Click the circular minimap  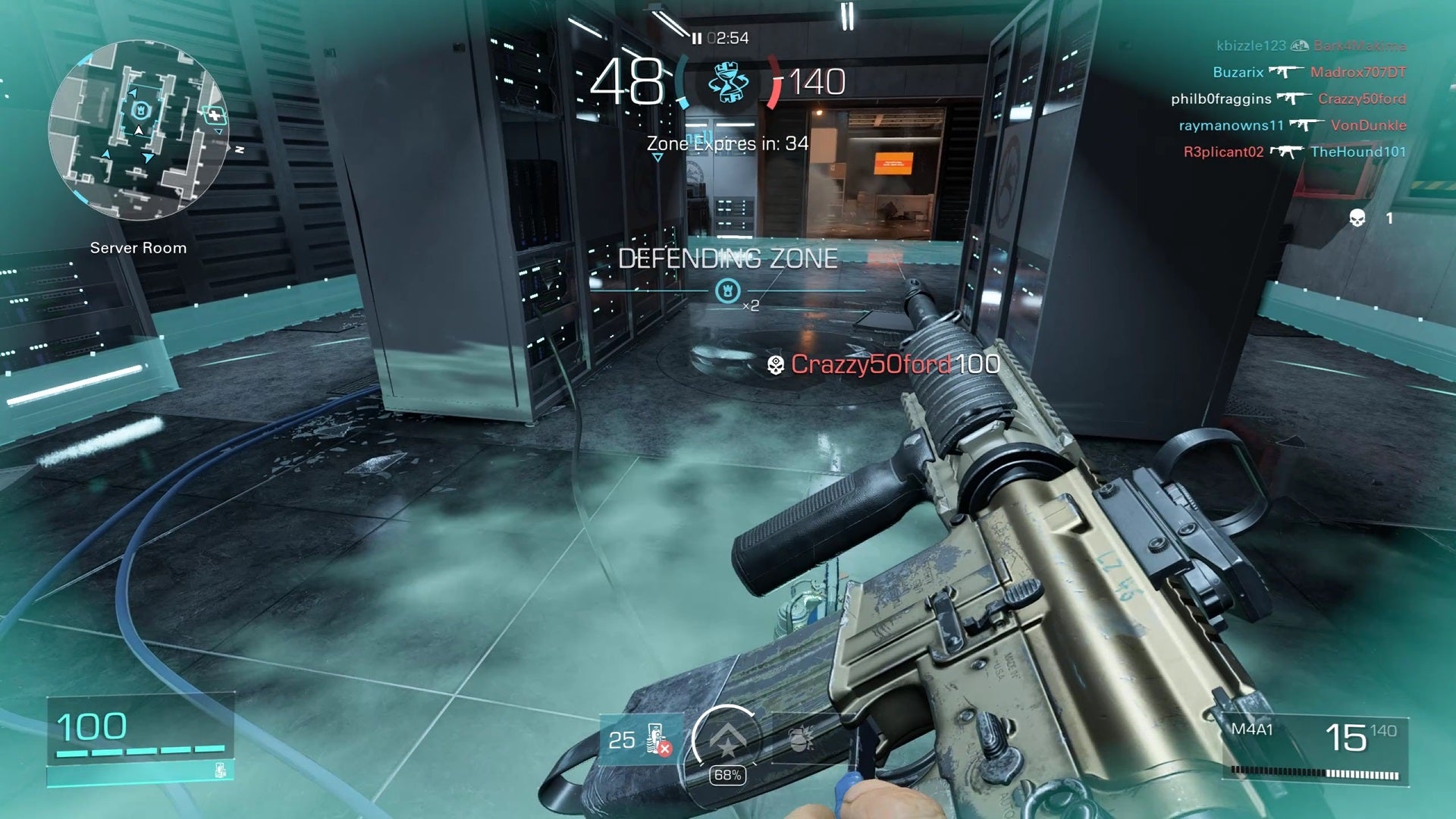(138, 130)
